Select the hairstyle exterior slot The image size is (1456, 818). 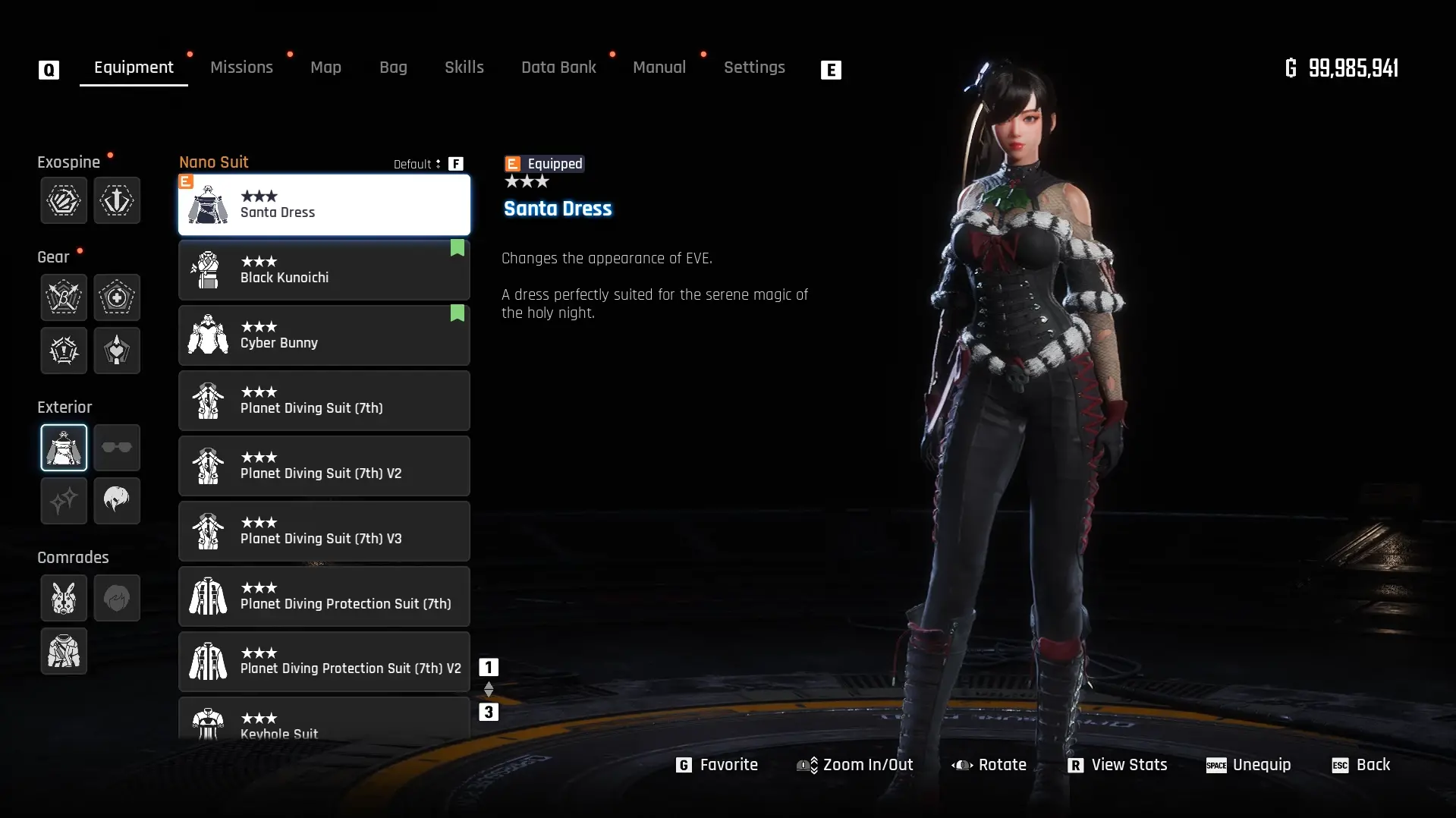point(117,501)
